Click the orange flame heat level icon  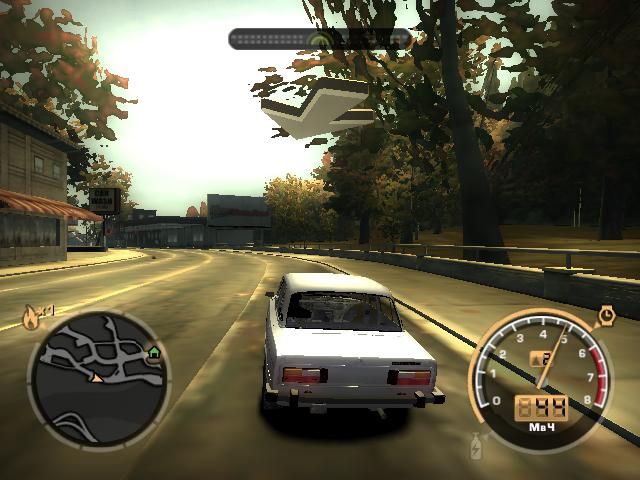(x=31, y=319)
